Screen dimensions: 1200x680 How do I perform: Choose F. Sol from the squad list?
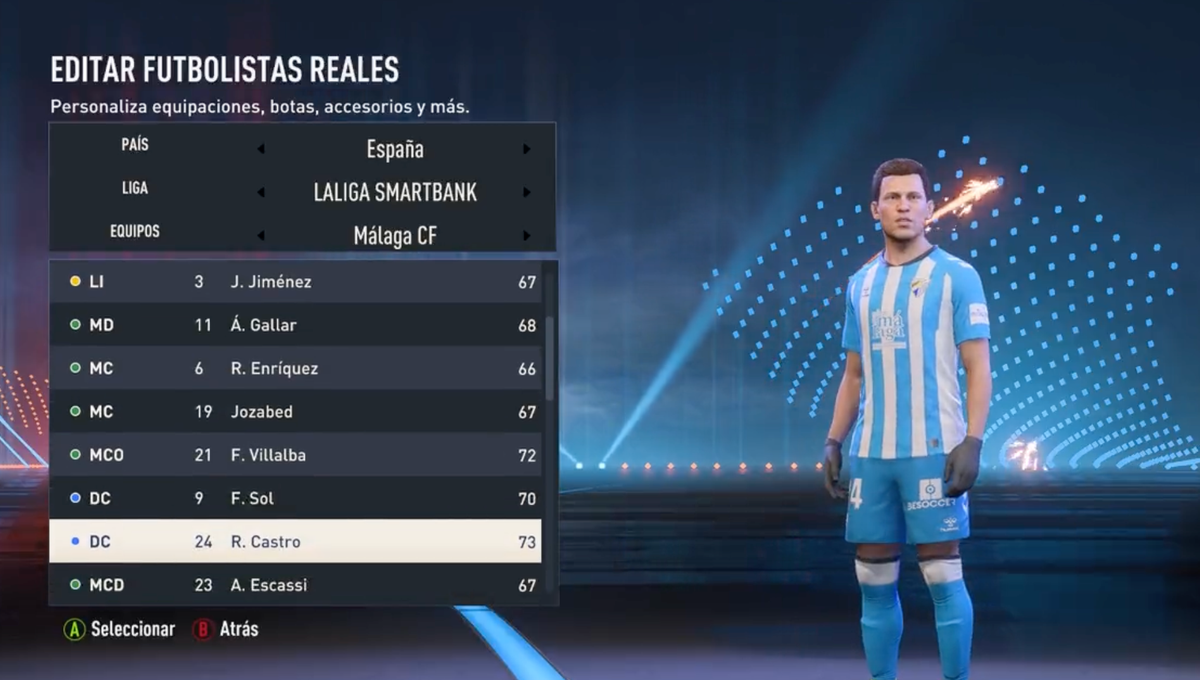[296, 498]
